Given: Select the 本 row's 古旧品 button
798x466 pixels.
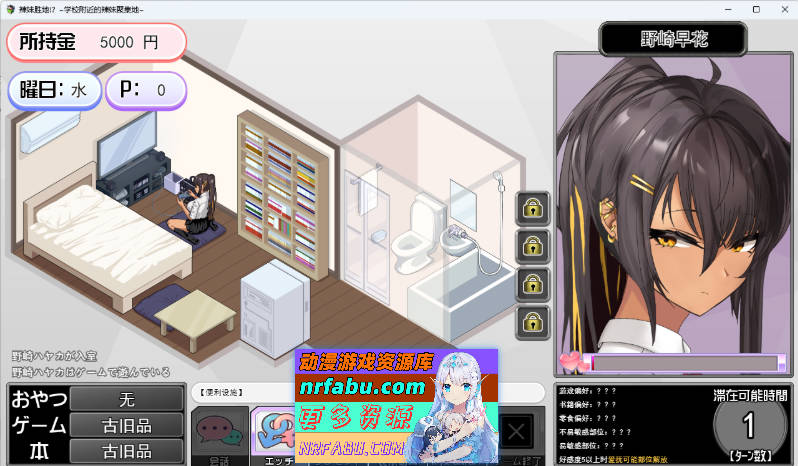Looking at the screenshot, I should pos(127,451).
